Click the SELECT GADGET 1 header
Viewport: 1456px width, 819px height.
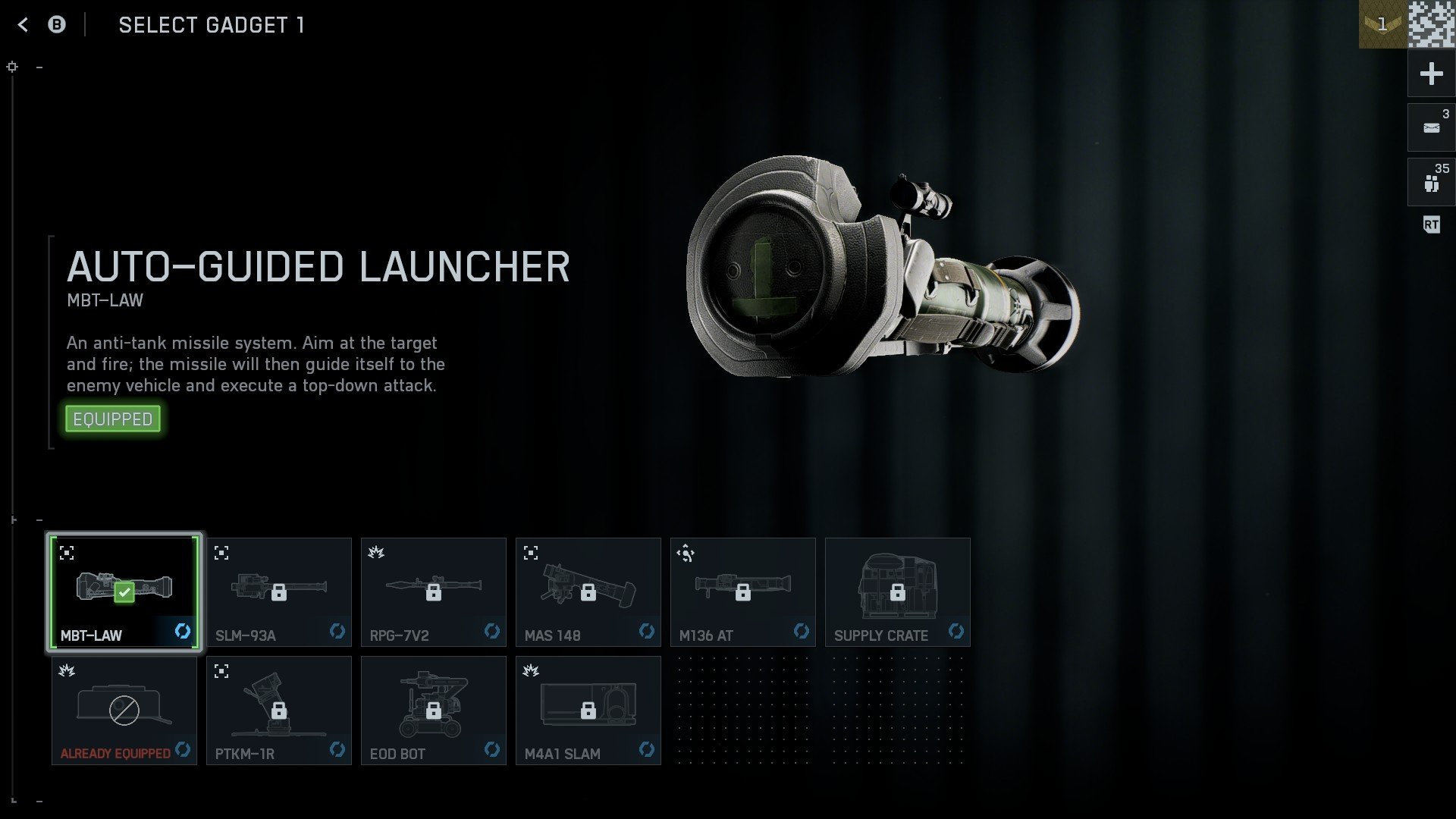point(212,25)
